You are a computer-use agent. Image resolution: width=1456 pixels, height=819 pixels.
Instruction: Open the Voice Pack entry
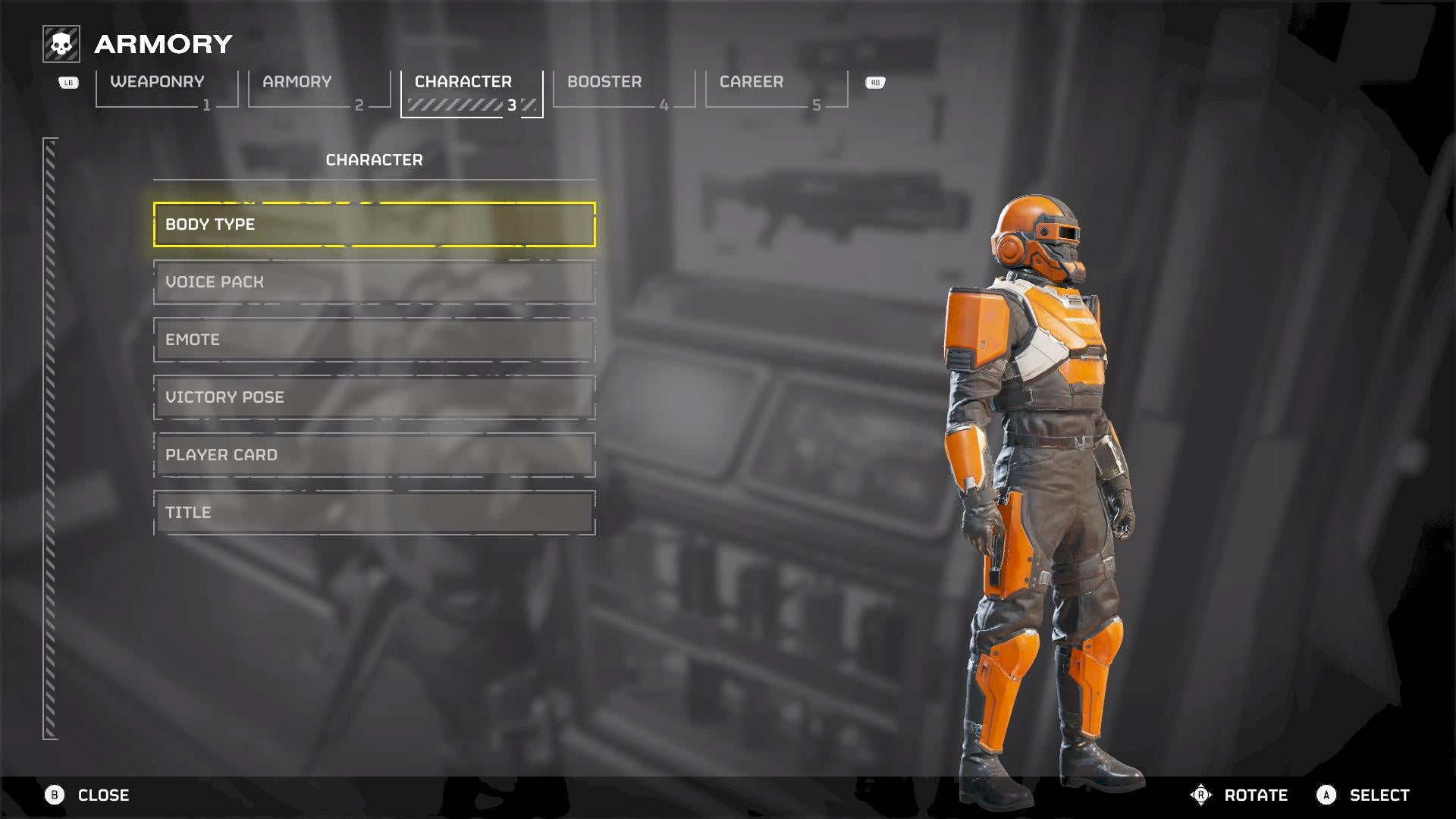click(374, 282)
